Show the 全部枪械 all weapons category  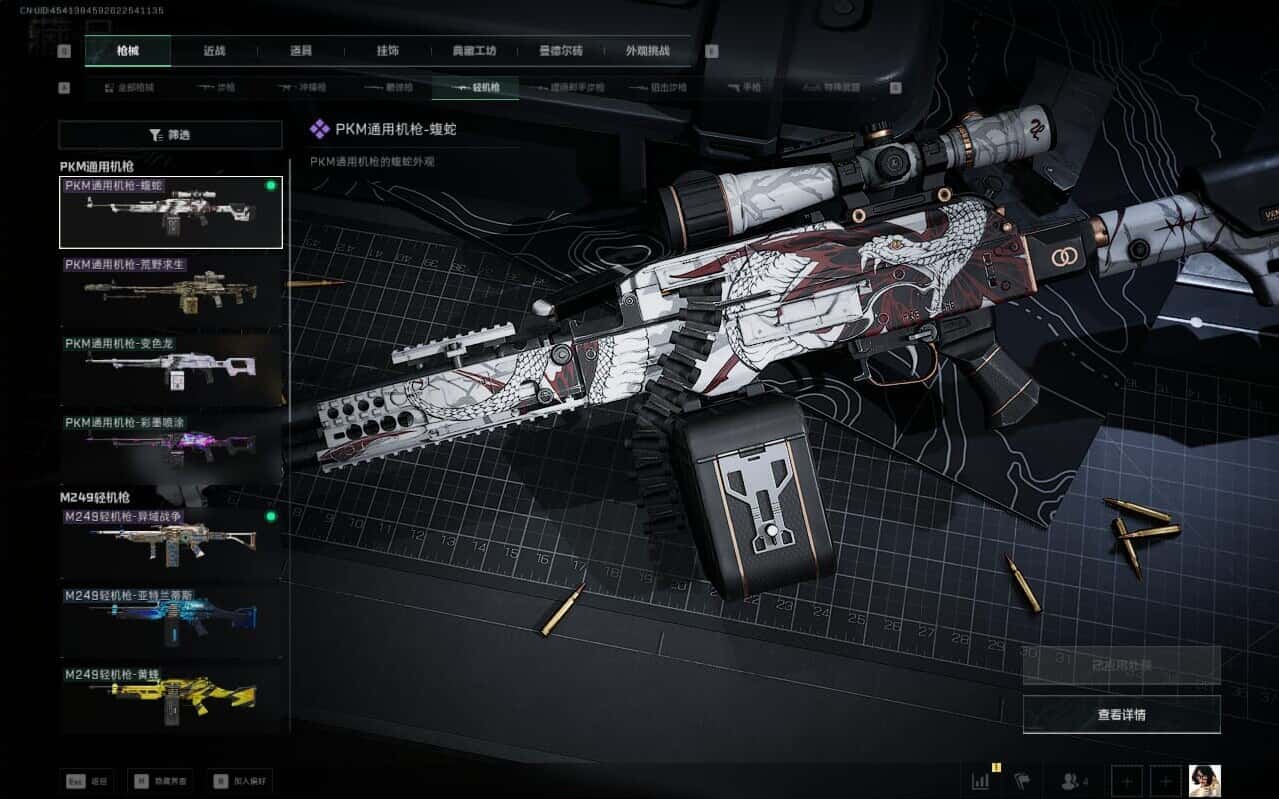129,88
